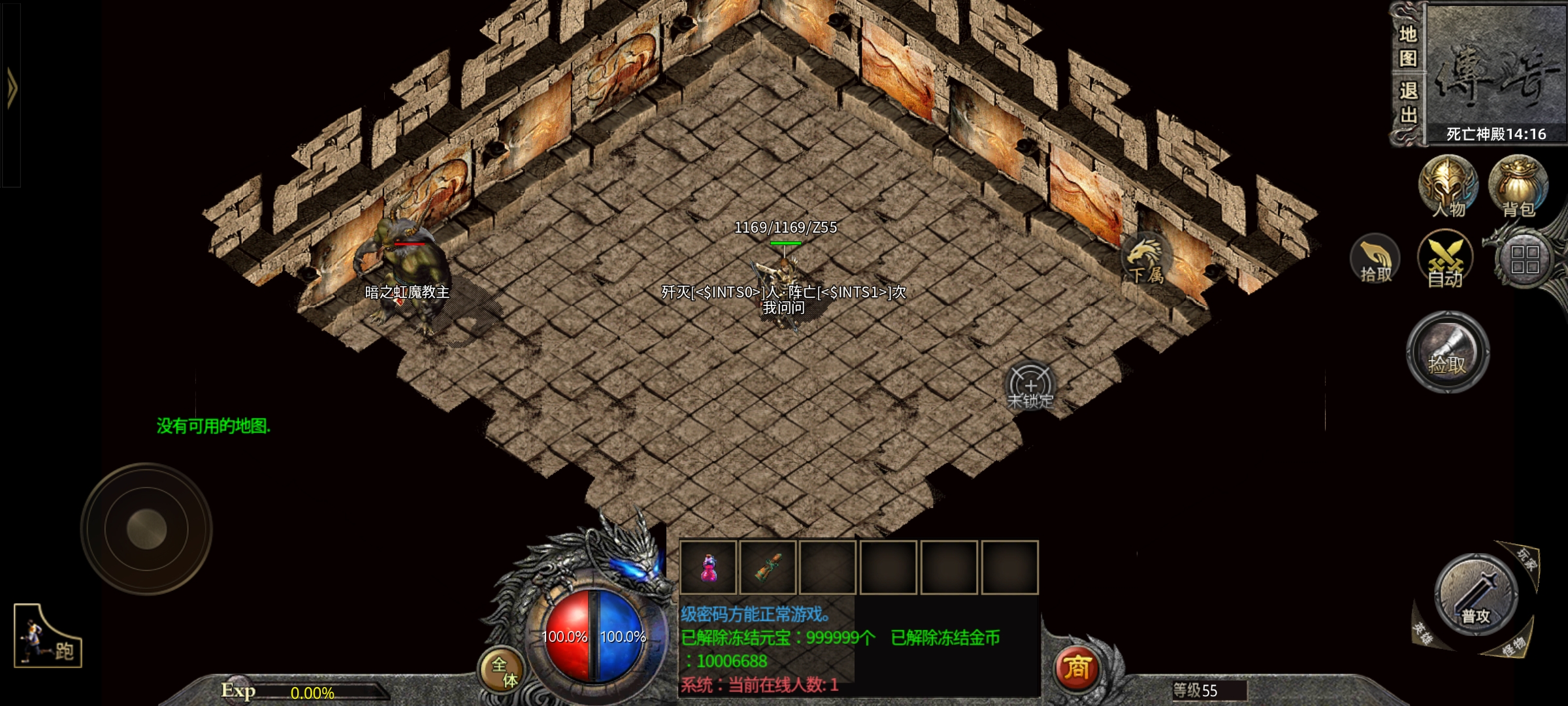Image resolution: width=1568 pixels, height=706 pixels.
Task: Use the pink potion hotbar slot
Action: (708, 567)
